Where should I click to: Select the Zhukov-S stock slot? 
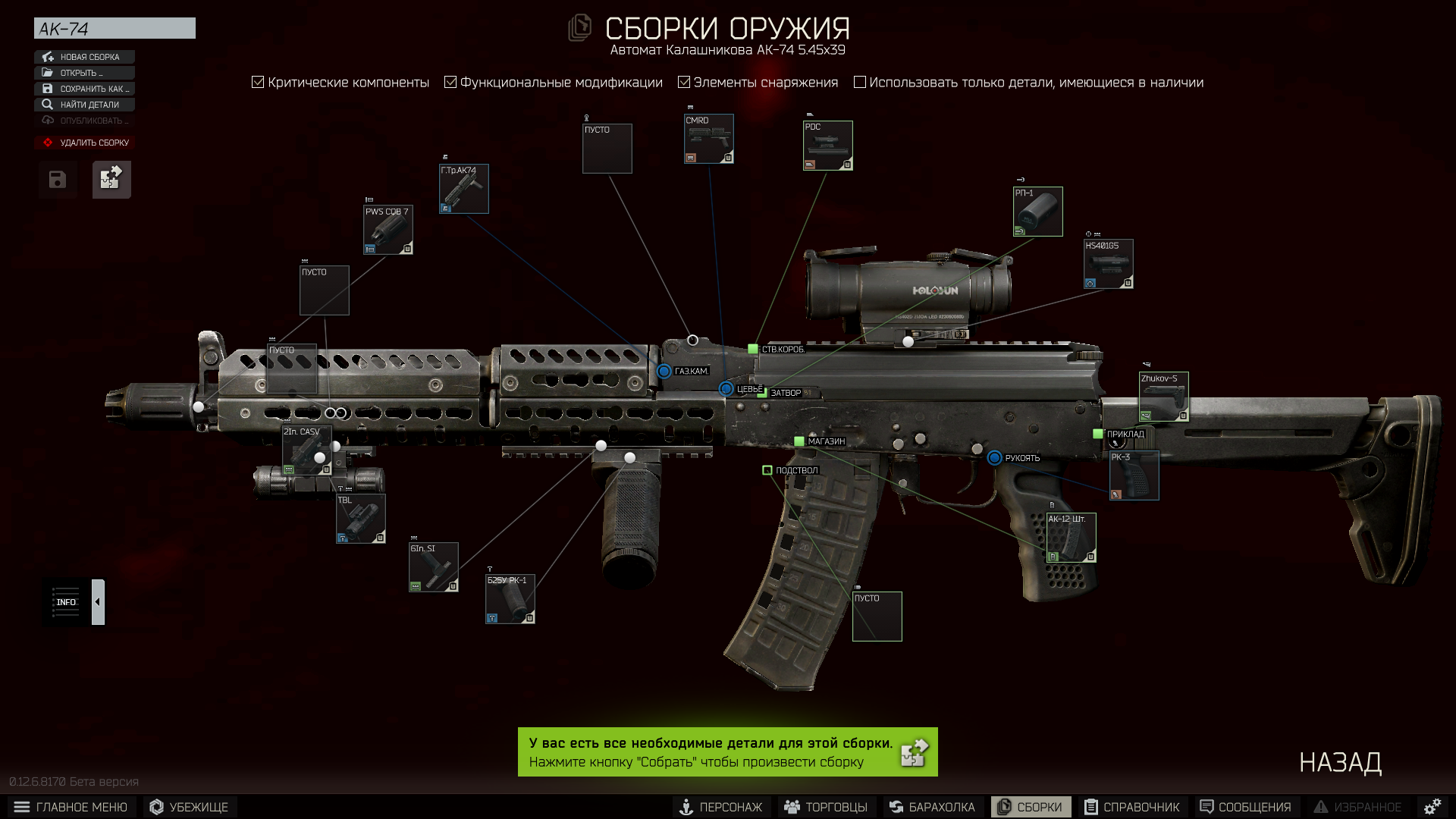1164,397
